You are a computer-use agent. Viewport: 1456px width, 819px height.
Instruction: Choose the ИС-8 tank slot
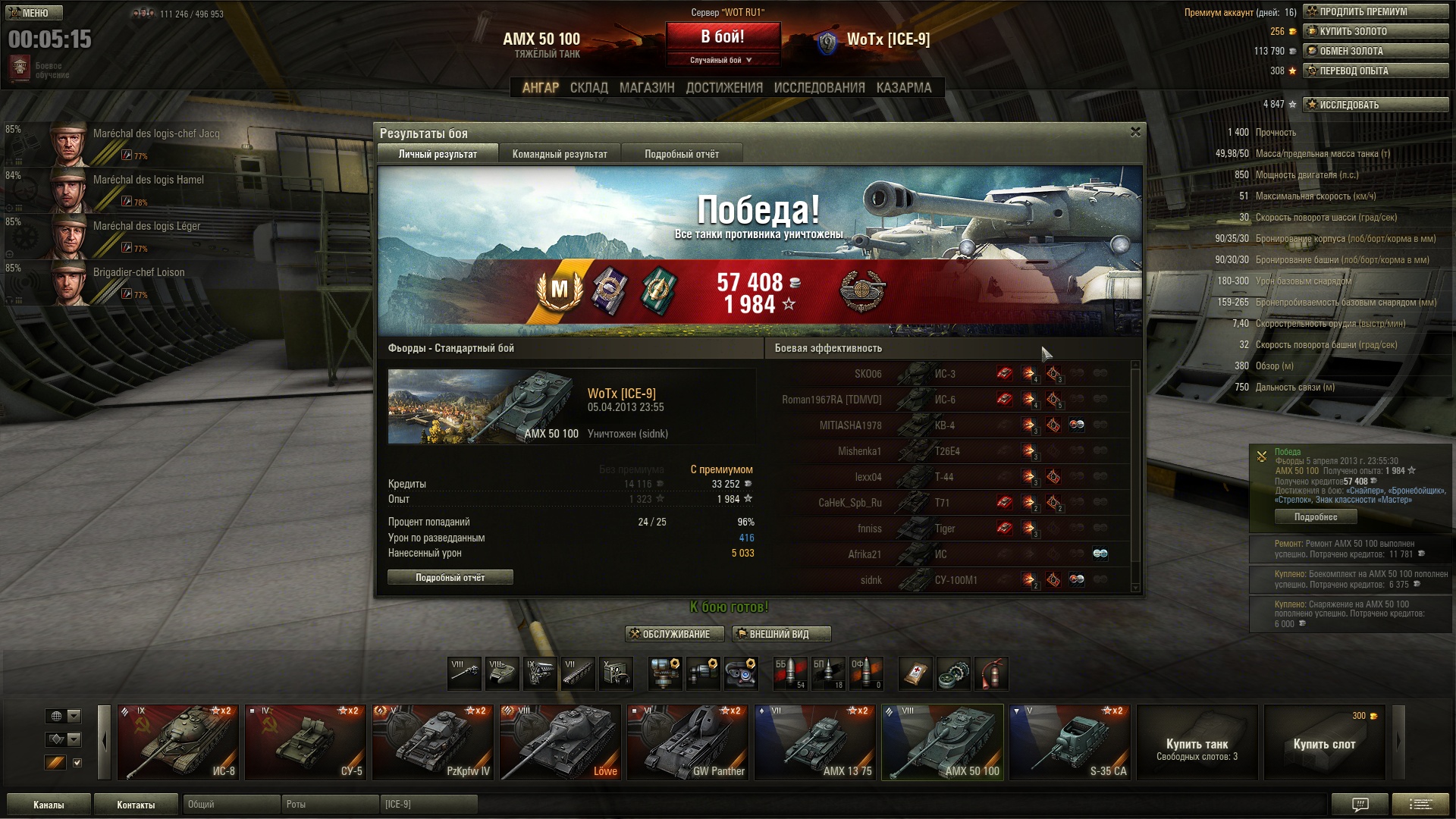click(x=178, y=742)
